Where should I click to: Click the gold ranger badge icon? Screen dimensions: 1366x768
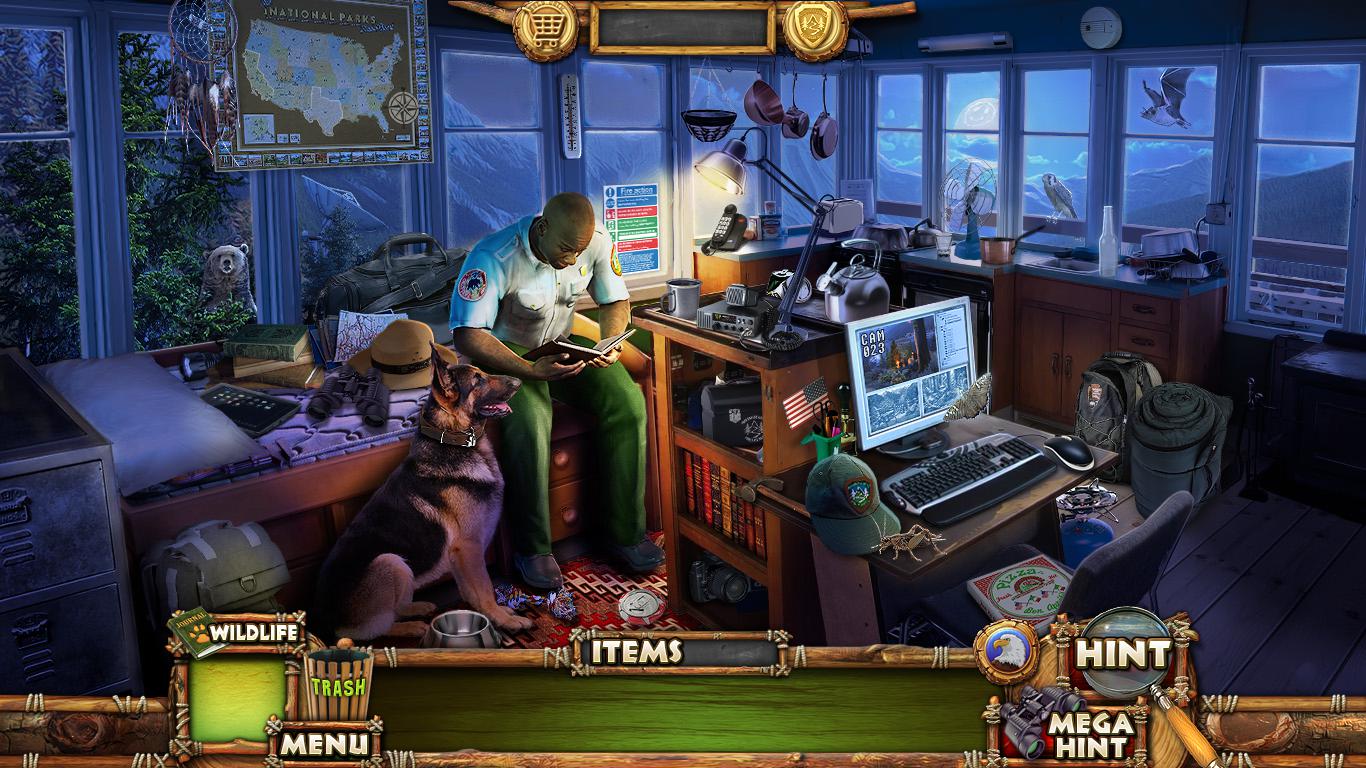[815, 25]
